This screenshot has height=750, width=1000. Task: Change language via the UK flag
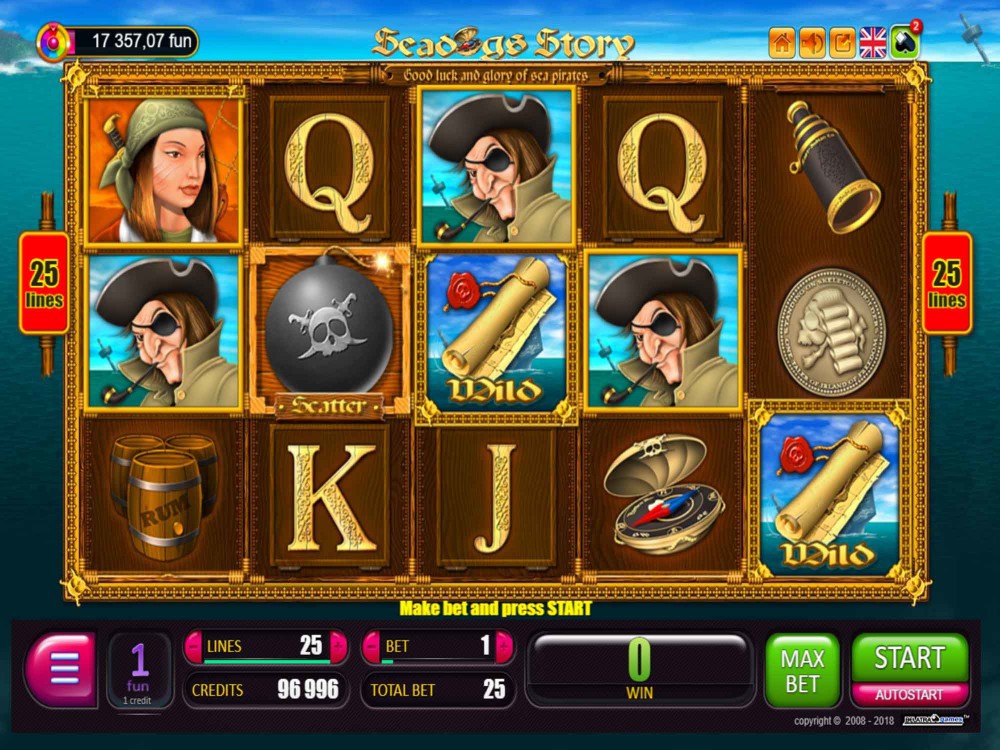(x=873, y=42)
